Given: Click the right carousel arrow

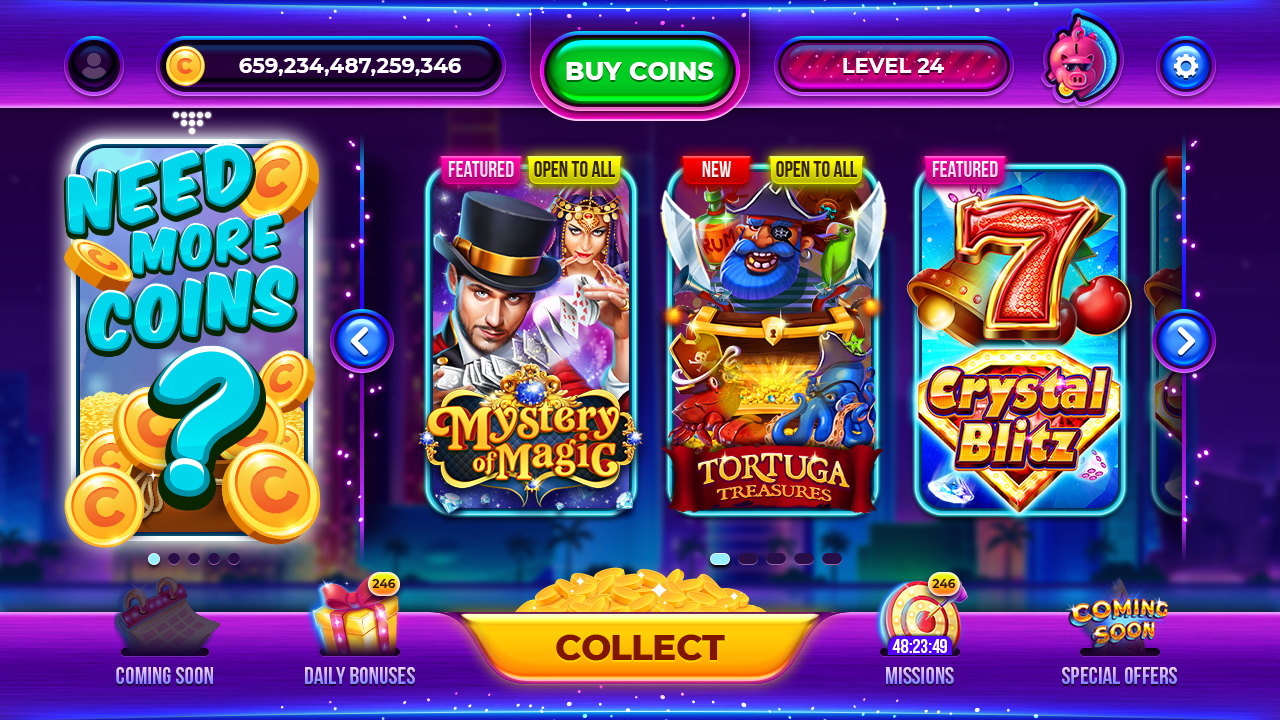Looking at the screenshot, I should tap(1185, 341).
